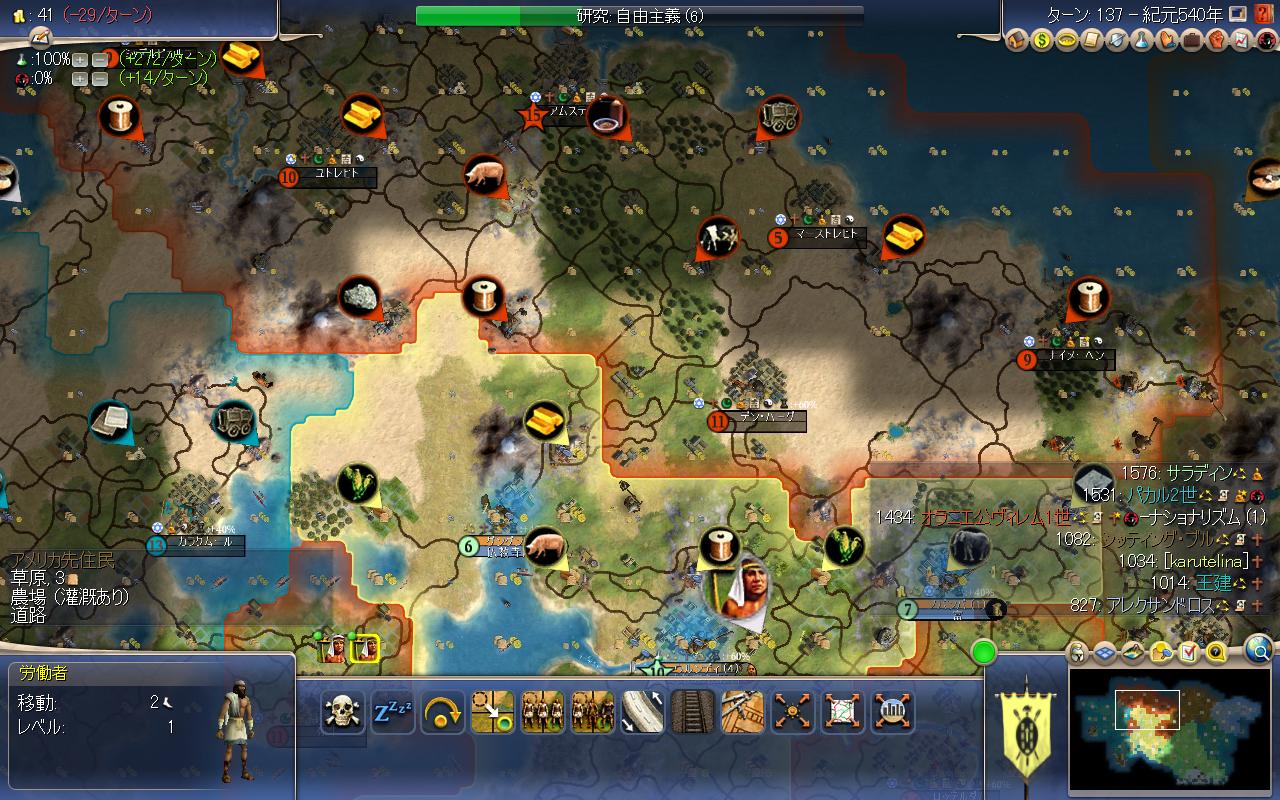The height and width of the screenshot is (800, 1280).
Task: Open the finance advisor dollar icon
Action: coord(1043,41)
